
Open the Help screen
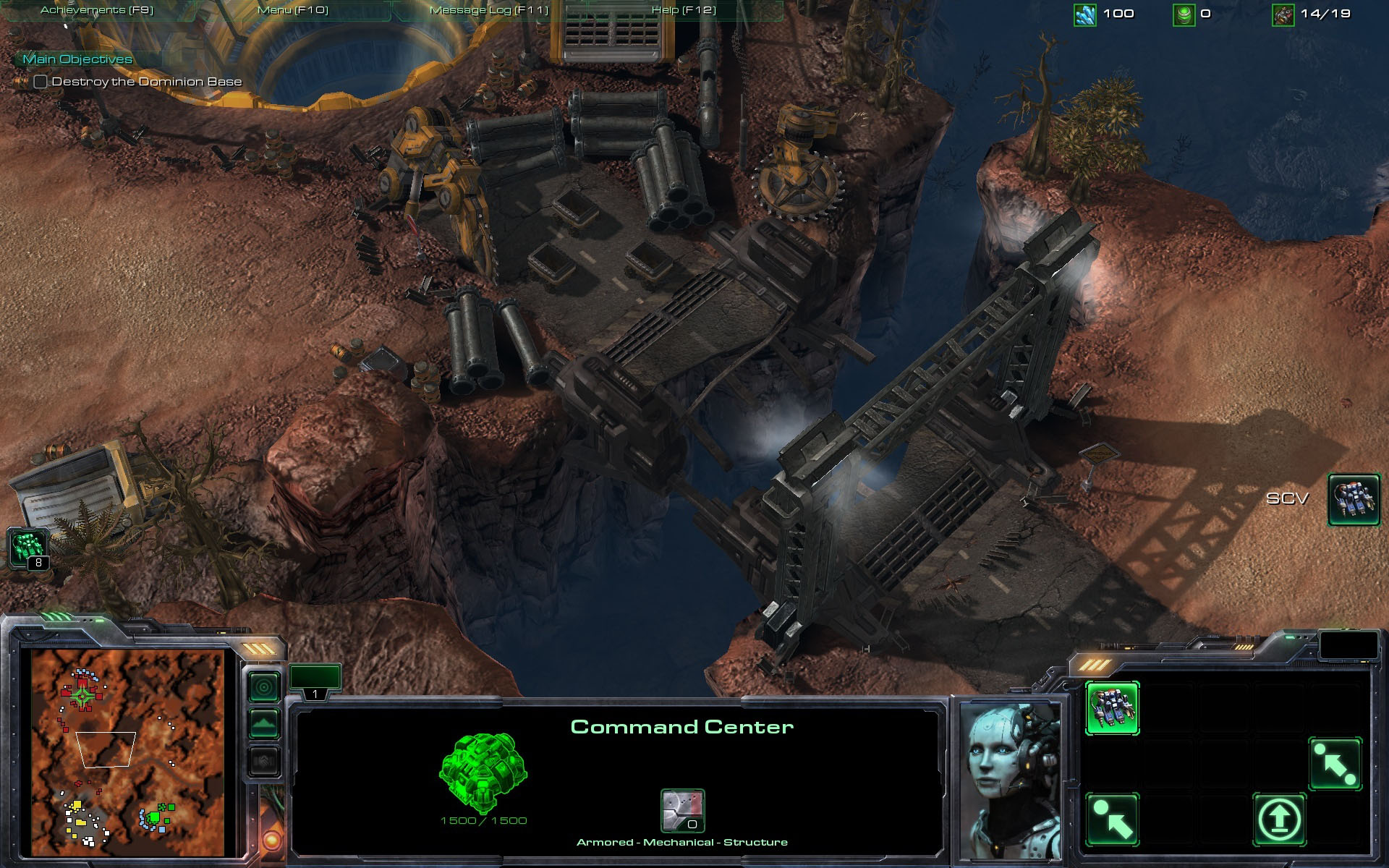(x=684, y=10)
